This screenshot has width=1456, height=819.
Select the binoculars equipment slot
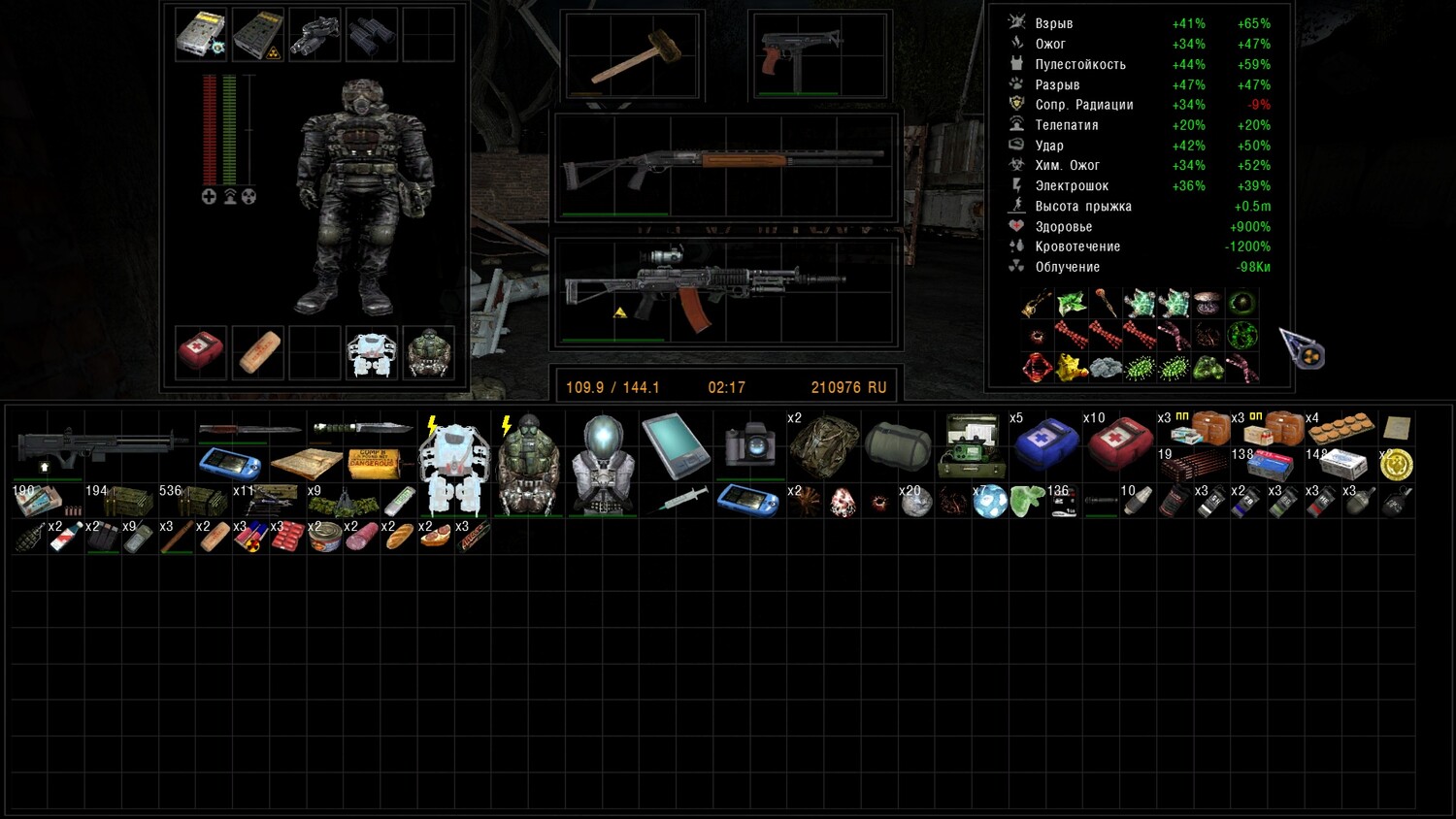tap(371, 33)
